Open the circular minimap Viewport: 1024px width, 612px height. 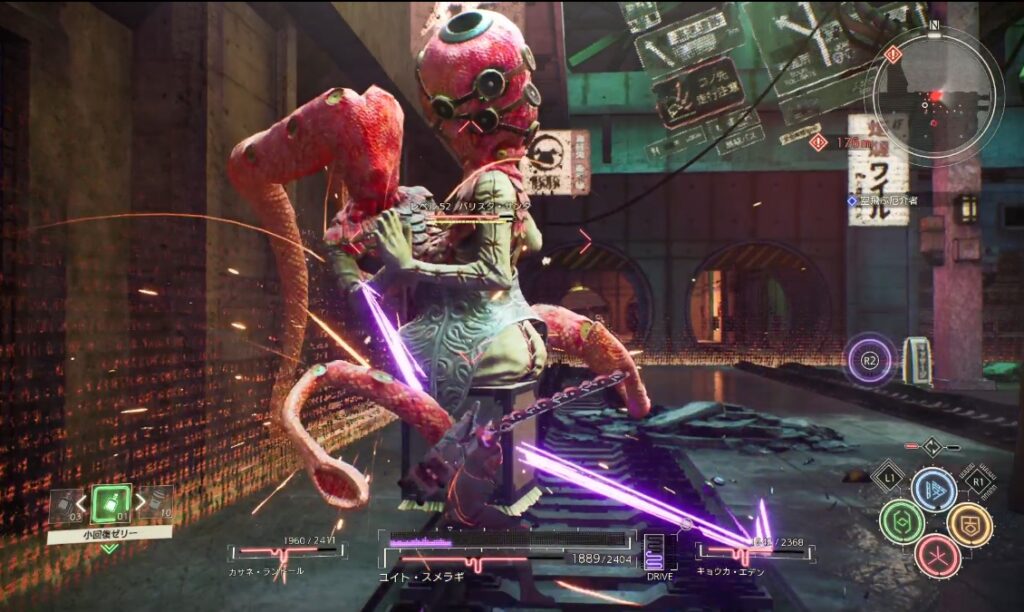click(936, 95)
